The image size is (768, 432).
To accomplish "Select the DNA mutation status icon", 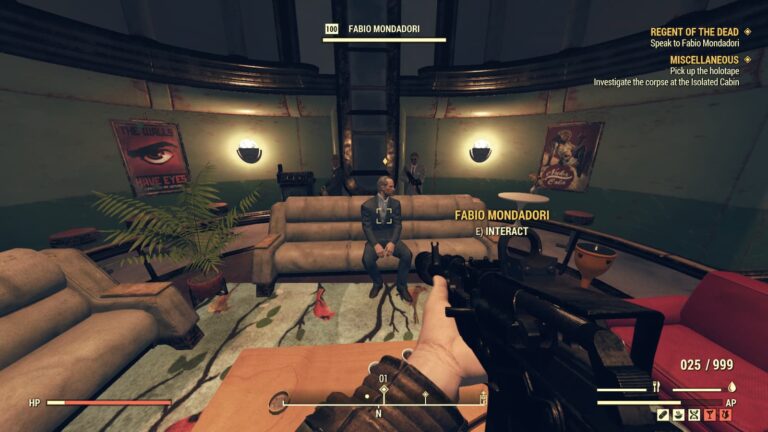I will tap(694, 413).
